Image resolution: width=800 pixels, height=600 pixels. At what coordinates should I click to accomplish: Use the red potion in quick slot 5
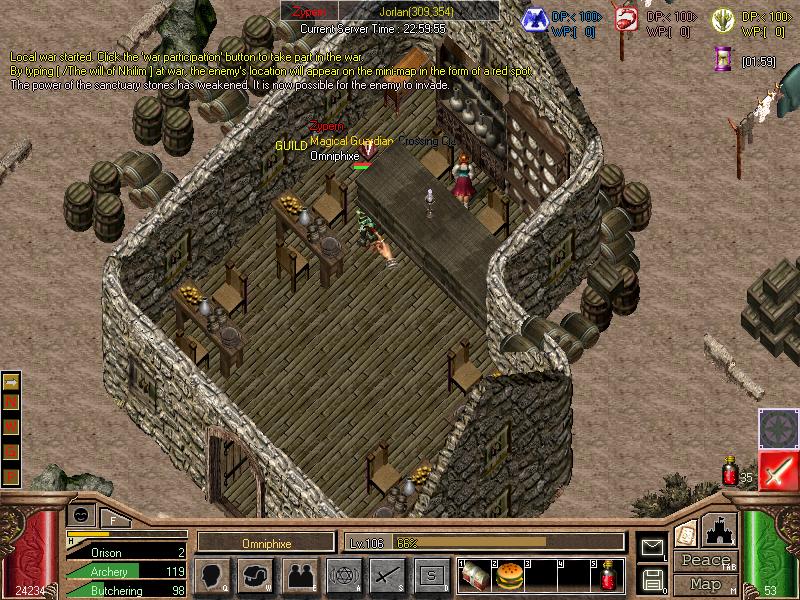pos(608,576)
